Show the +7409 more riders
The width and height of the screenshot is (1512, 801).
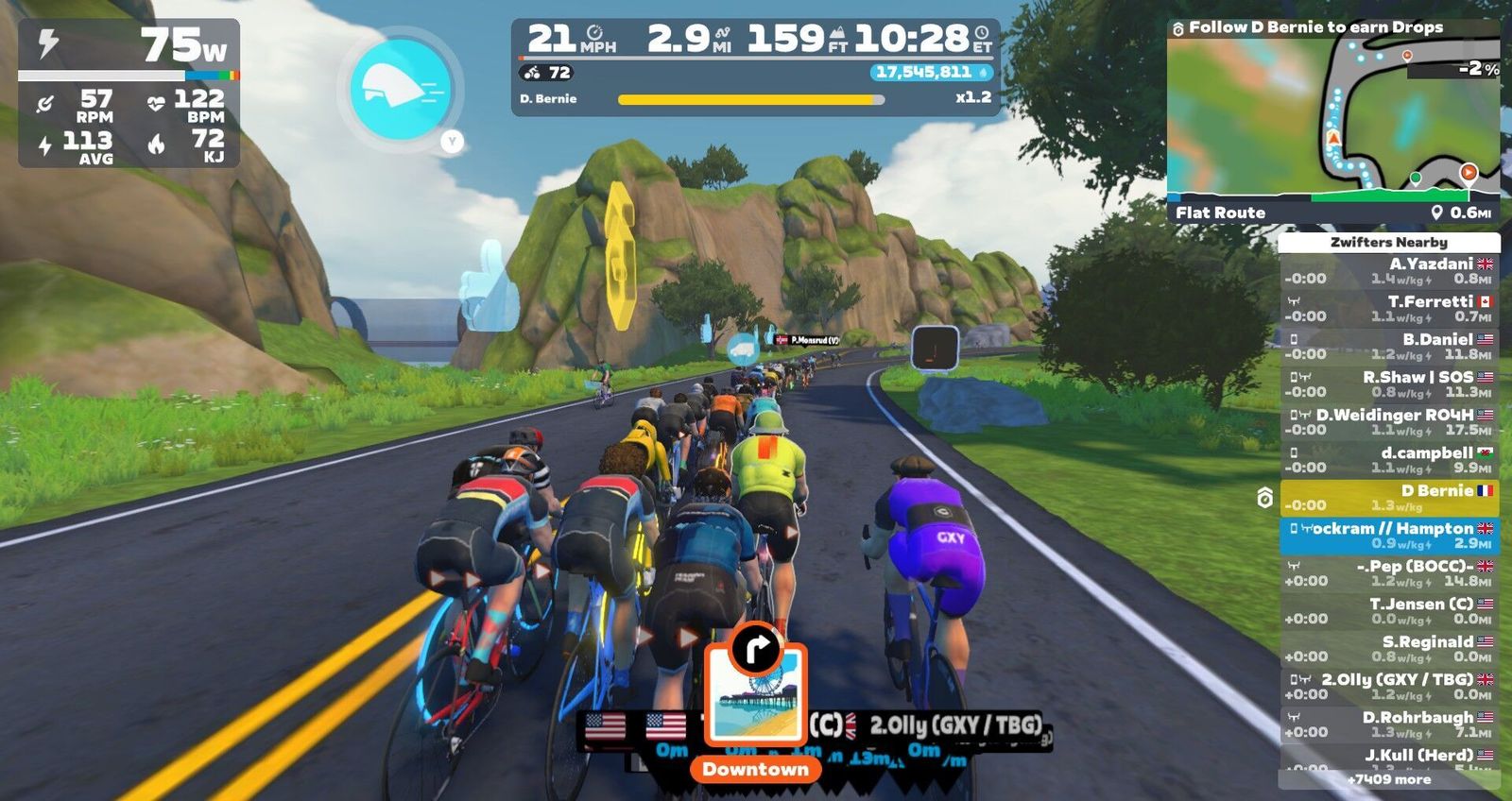(x=1388, y=779)
